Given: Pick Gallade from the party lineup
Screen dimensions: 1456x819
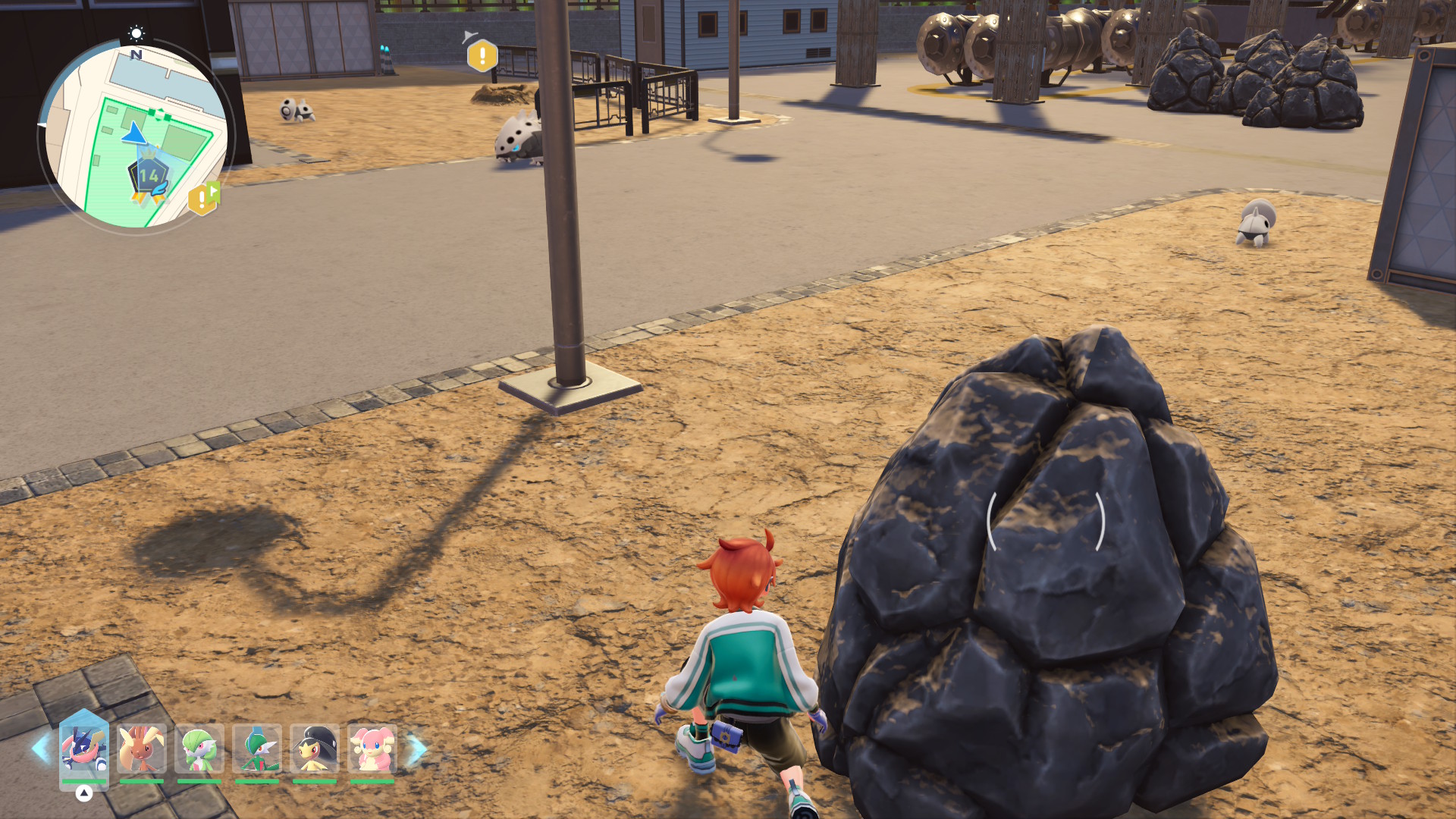Looking at the screenshot, I should point(257,748).
